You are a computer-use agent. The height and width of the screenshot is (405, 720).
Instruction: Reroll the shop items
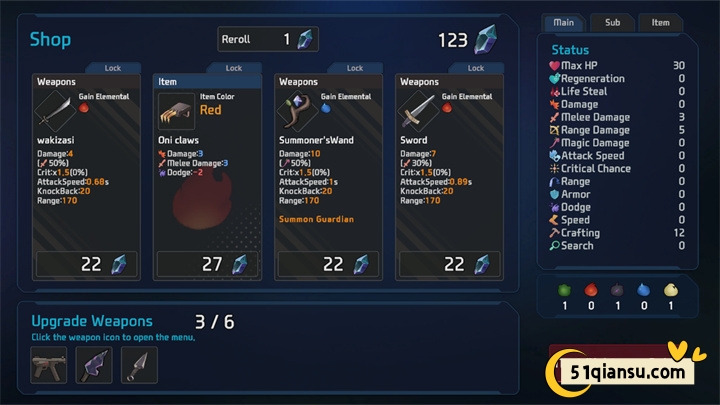click(267, 39)
